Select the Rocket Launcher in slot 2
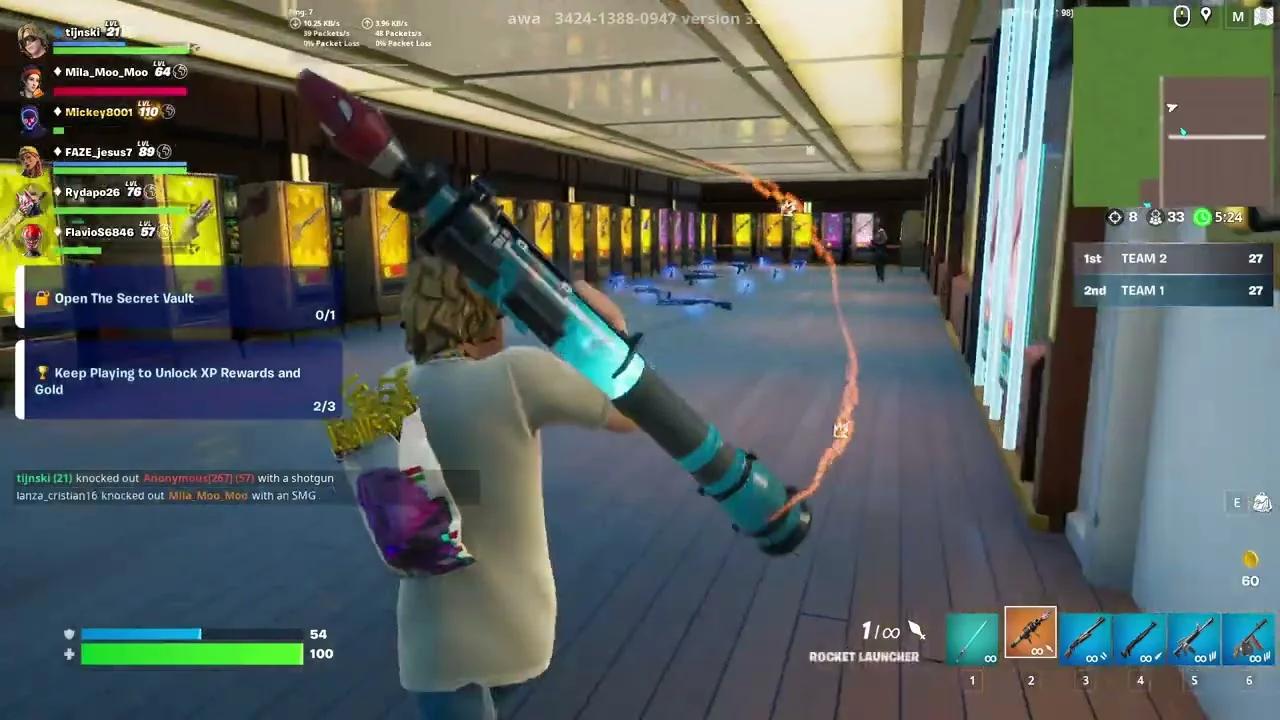This screenshot has height=720, width=1280. tap(1030, 633)
